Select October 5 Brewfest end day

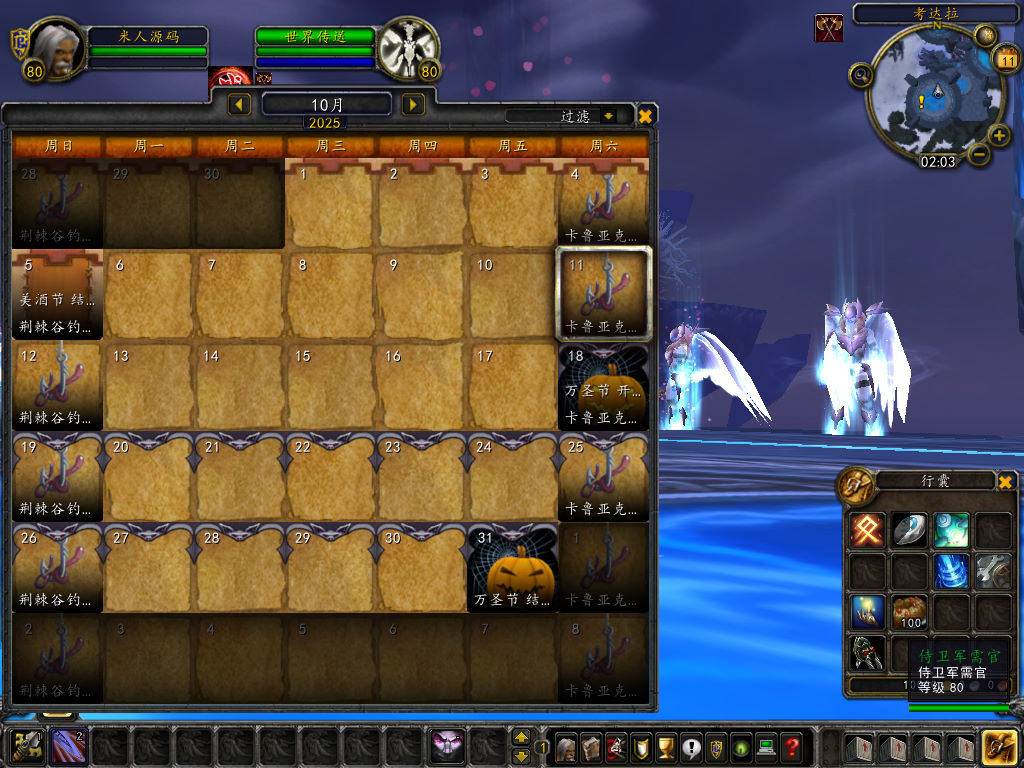[57, 295]
